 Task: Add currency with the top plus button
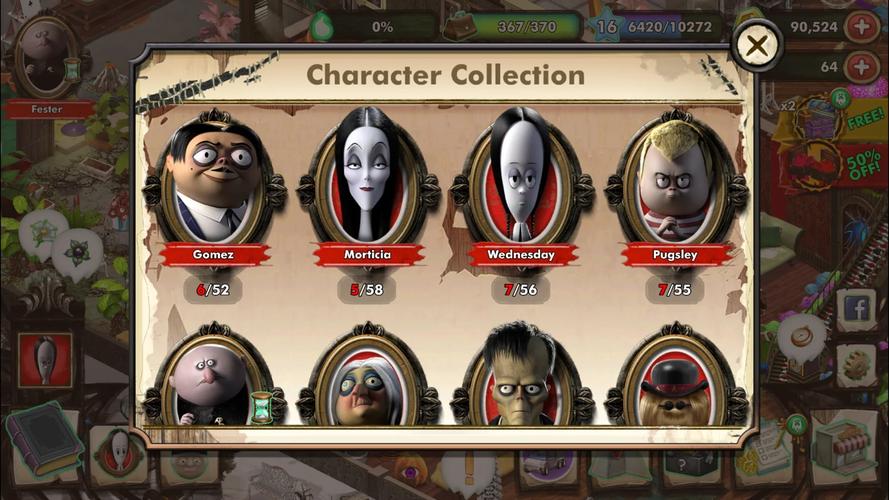point(862,27)
